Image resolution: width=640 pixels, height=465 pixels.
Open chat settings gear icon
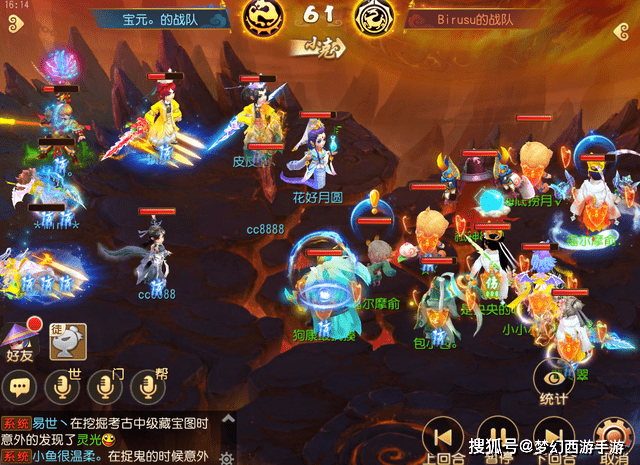228,455
